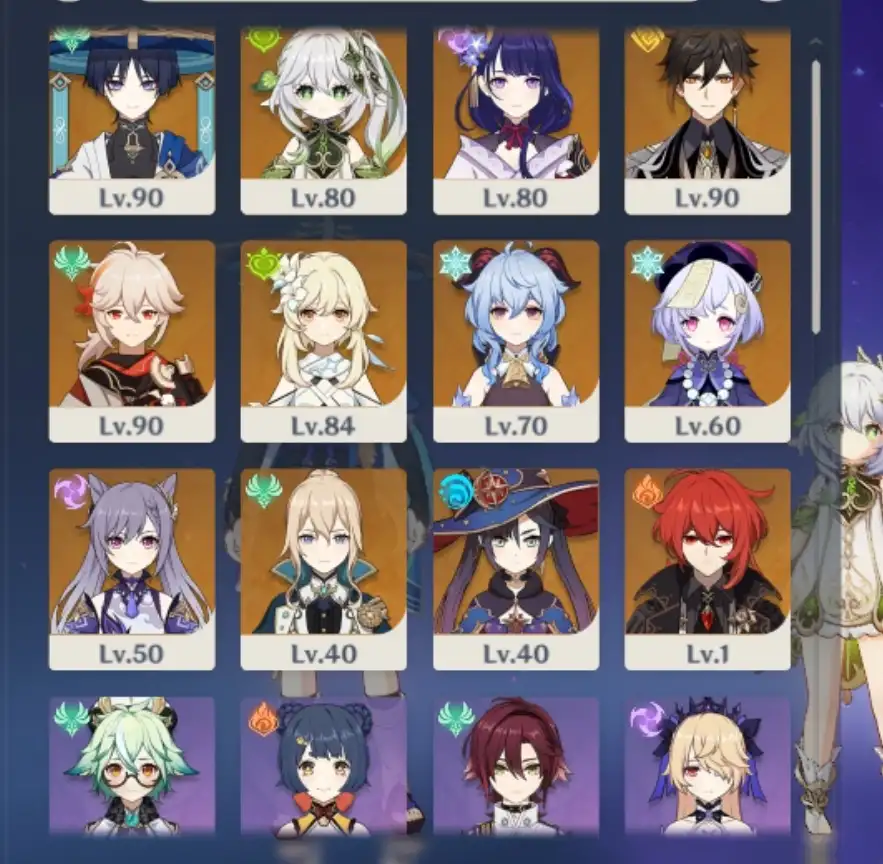
Task: Select Fischl with the eyepatch
Action: [708, 768]
